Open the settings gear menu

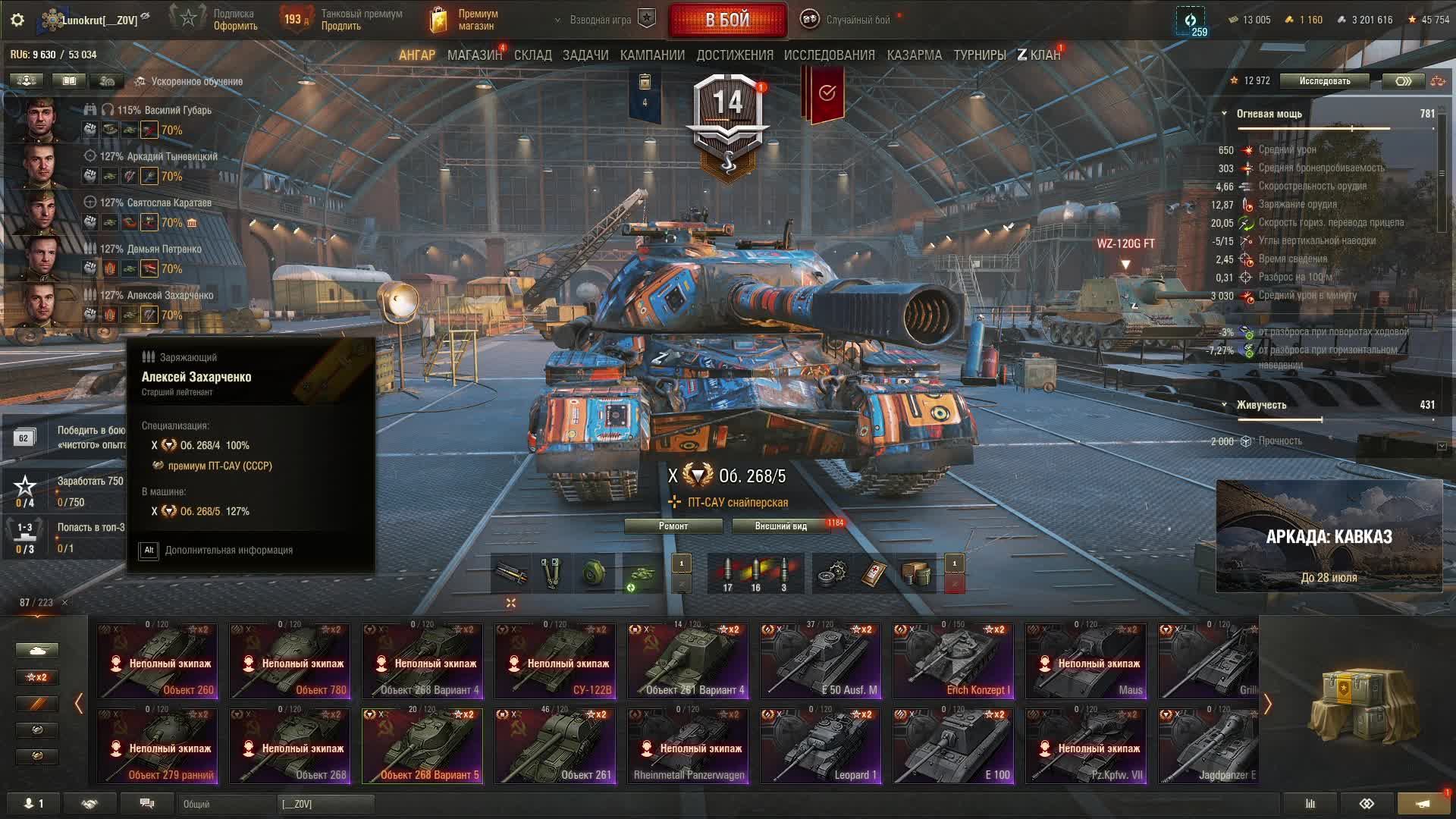click(x=17, y=20)
